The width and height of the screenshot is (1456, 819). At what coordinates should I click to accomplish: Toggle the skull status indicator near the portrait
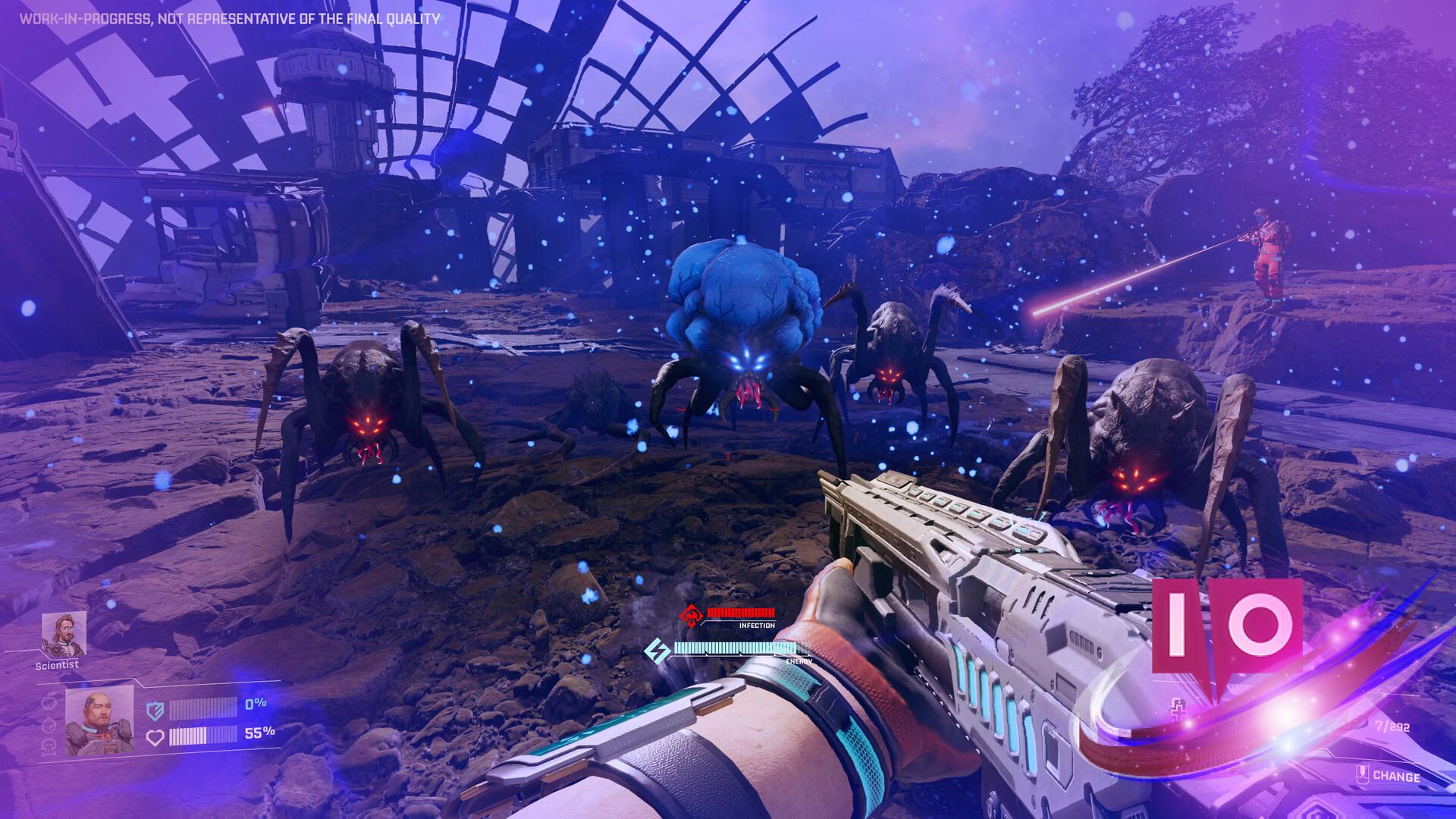point(49,748)
